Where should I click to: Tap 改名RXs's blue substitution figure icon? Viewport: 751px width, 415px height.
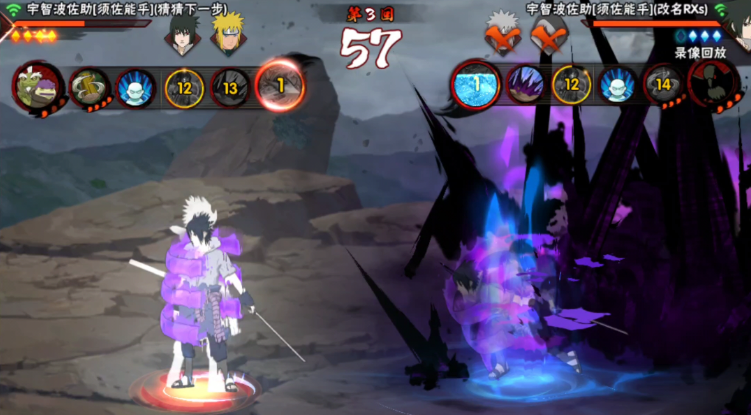[617, 85]
